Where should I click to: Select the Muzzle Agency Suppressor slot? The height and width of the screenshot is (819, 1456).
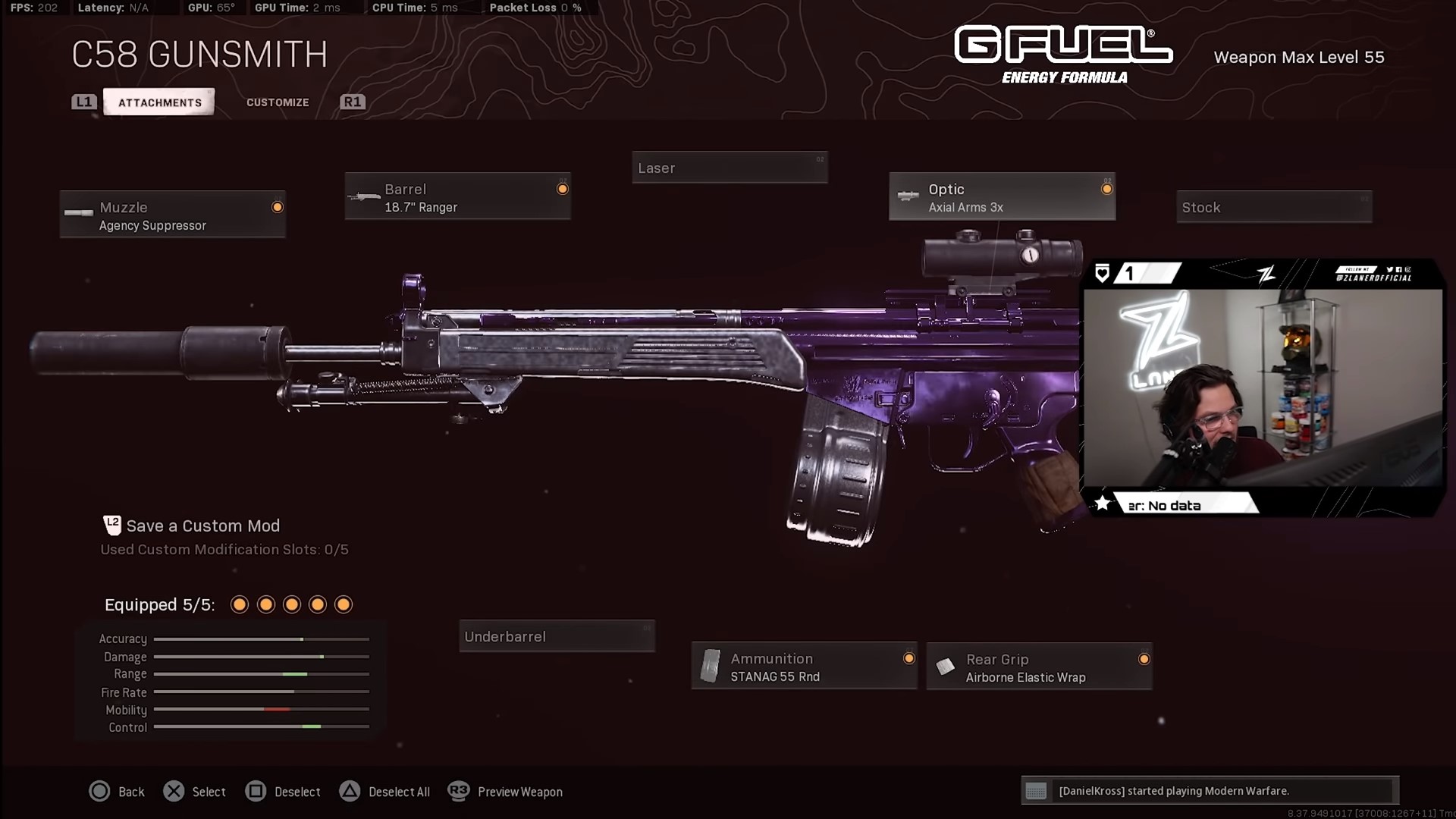pyautogui.click(x=173, y=215)
